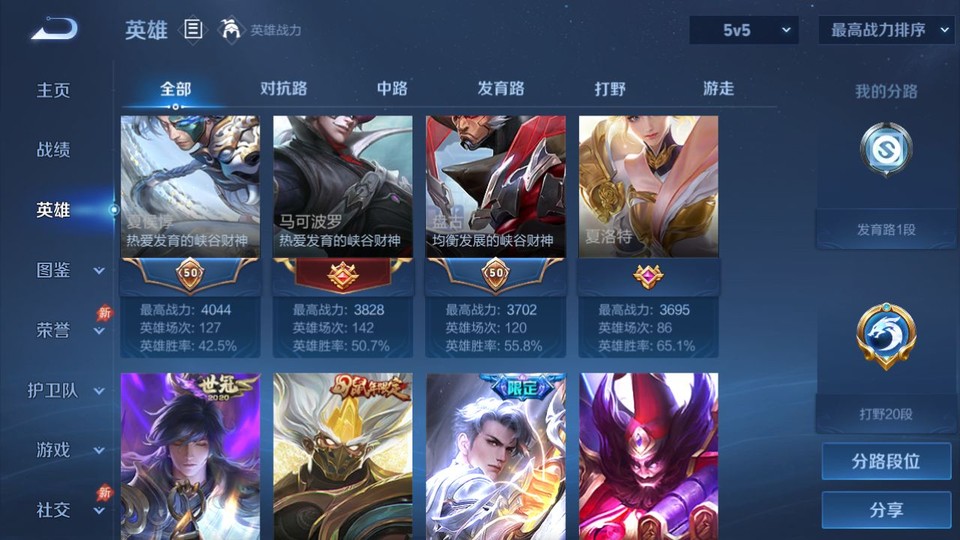The width and height of the screenshot is (960, 540).
Task: Open the 主页 home menu entry
Action: [x=54, y=90]
